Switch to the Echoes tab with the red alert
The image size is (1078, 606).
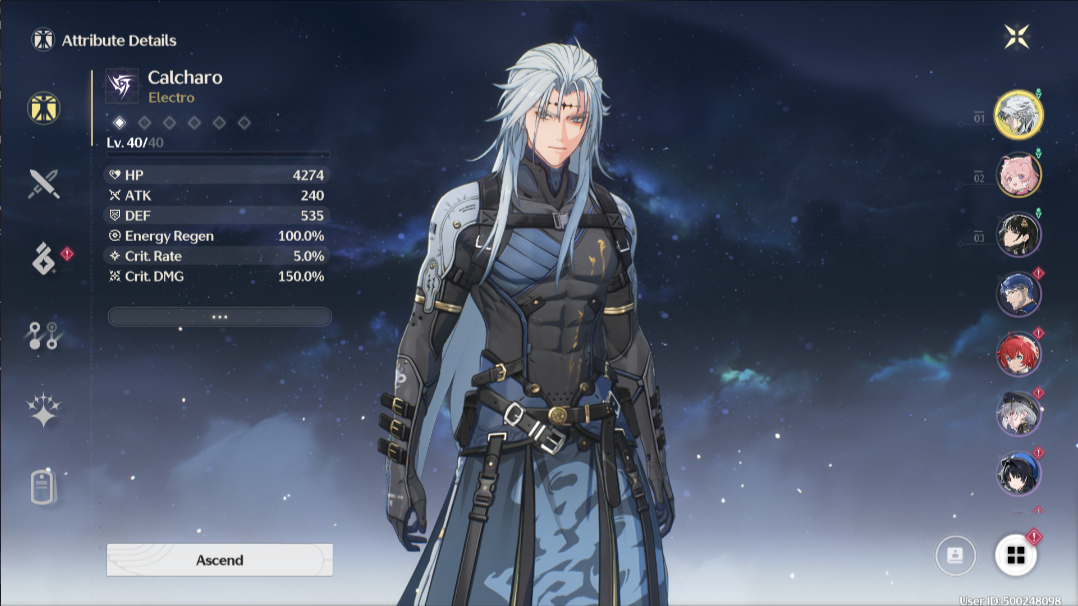pyautogui.click(x=44, y=260)
